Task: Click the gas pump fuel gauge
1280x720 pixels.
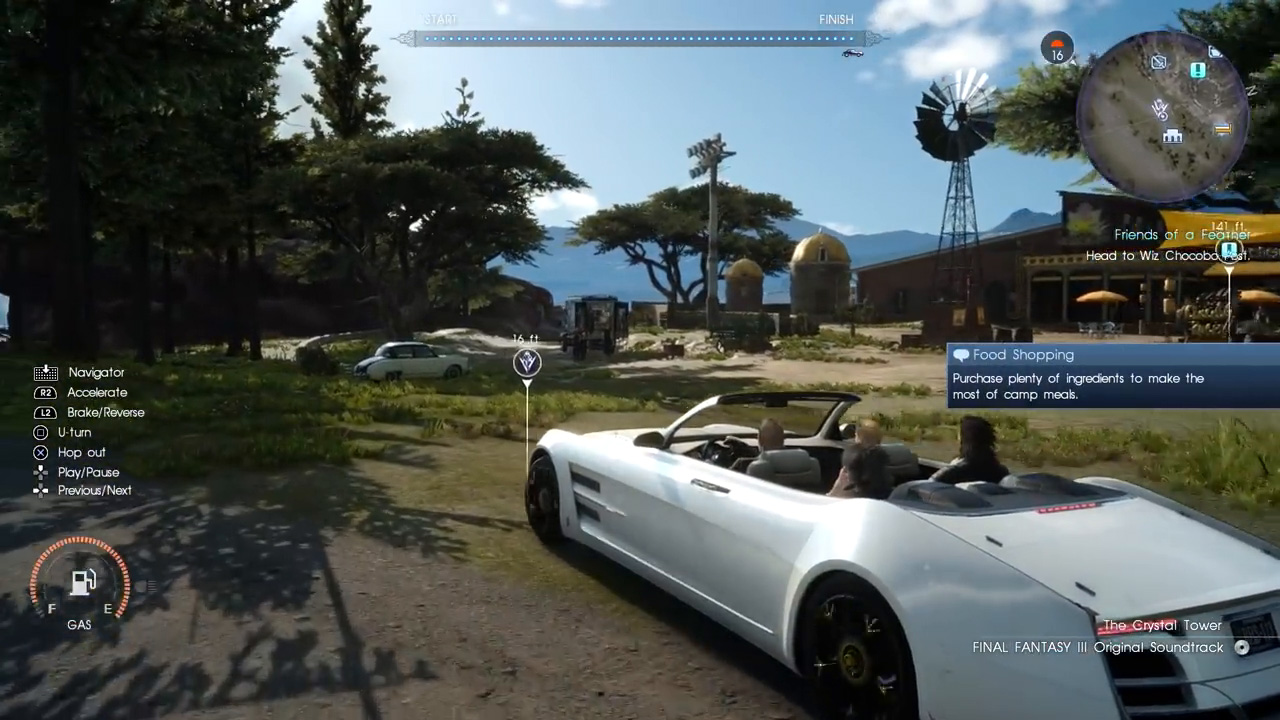Action: (x=81, y=582)
